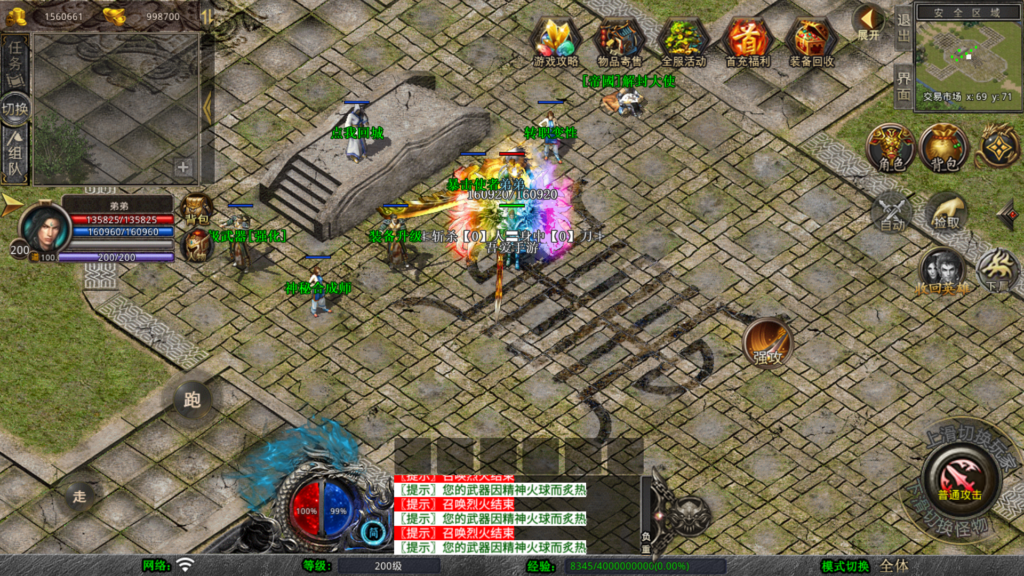Use the 普通攻击 normal attack button
The image size is (1024, 576).
959,478
